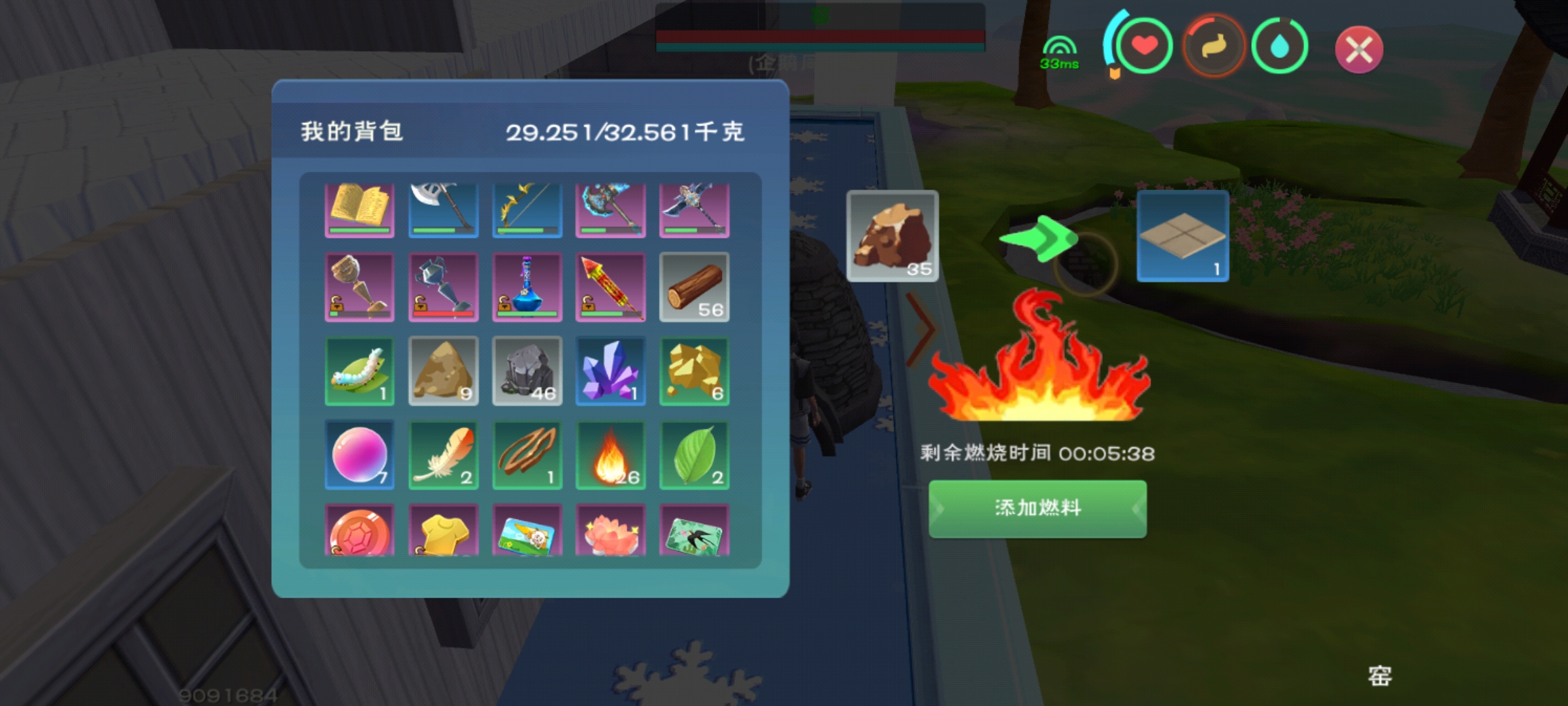Select the blue potion bottle slot
Viewport: 1568px width, 706px height.
pos(527,287)
